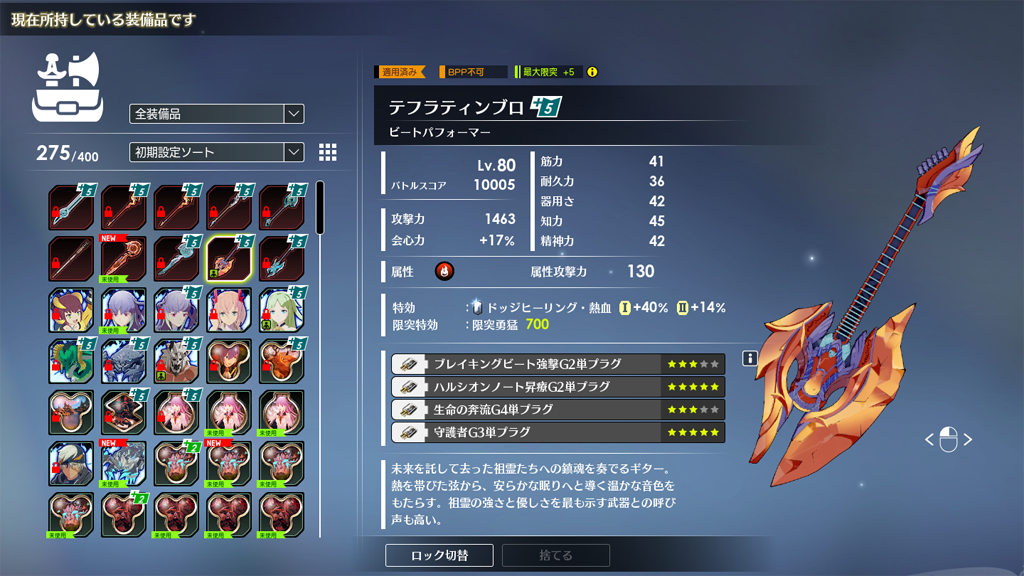Switch the grid view layout icon
This screenshot has height=576, width=1024.
point(327,152)
